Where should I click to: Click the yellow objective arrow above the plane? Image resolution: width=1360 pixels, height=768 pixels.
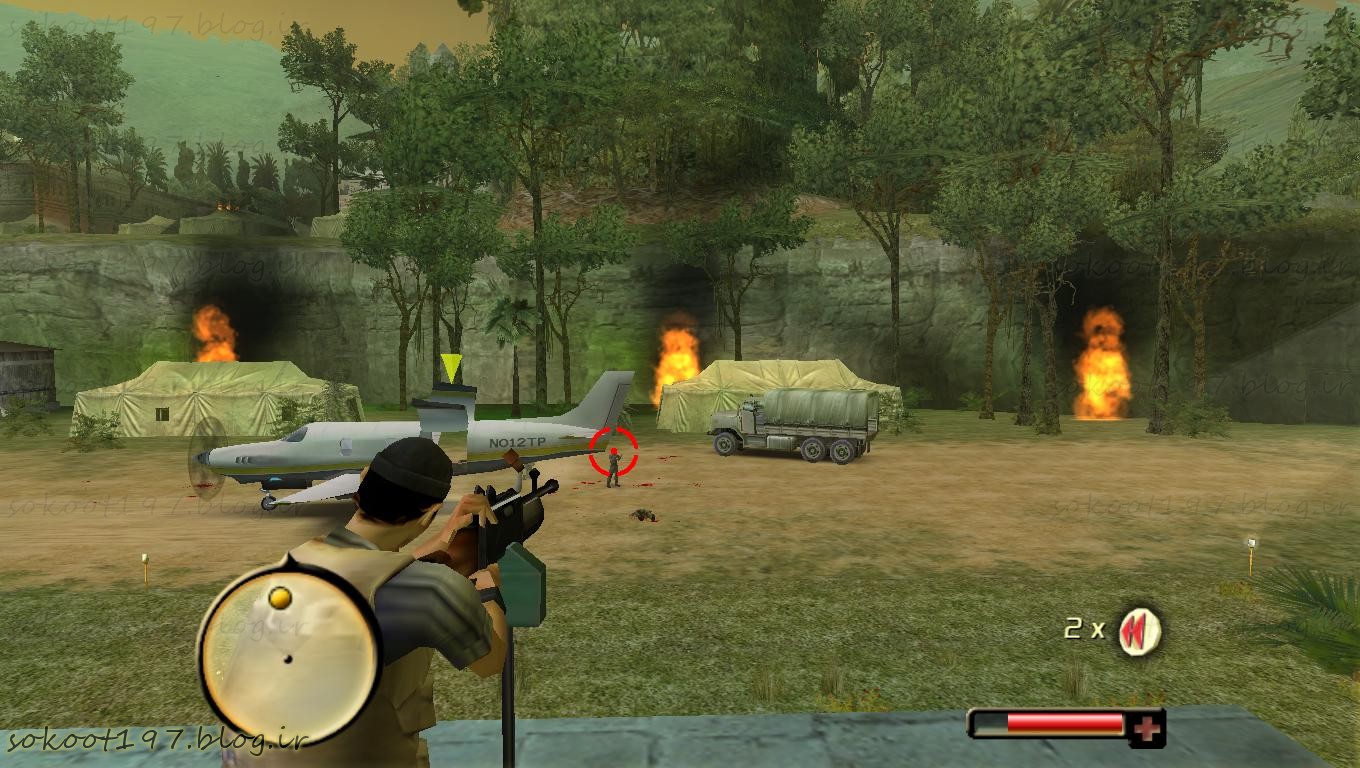[x=452, y=367]
